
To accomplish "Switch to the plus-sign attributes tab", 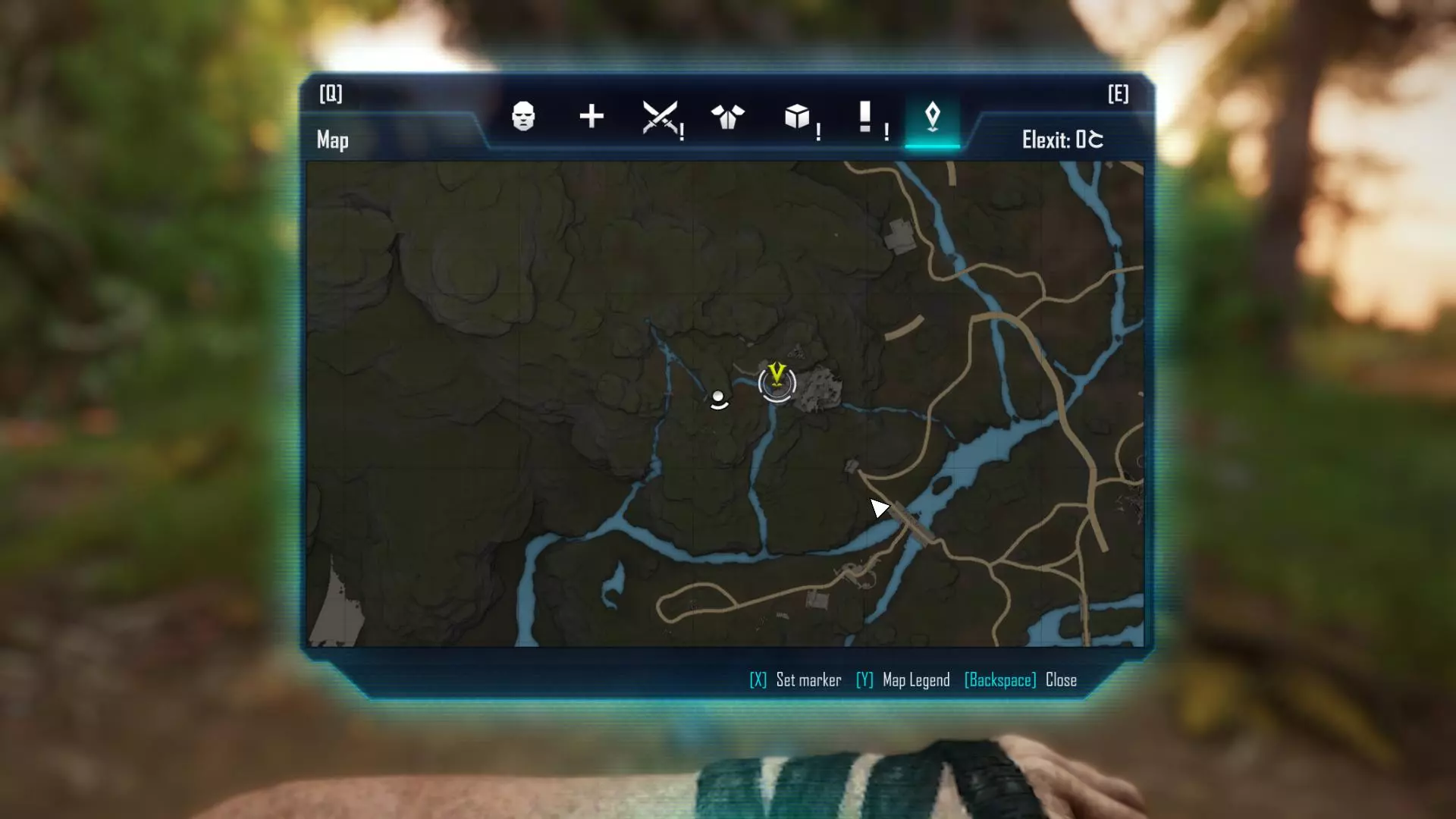I will tap(591, 117).
